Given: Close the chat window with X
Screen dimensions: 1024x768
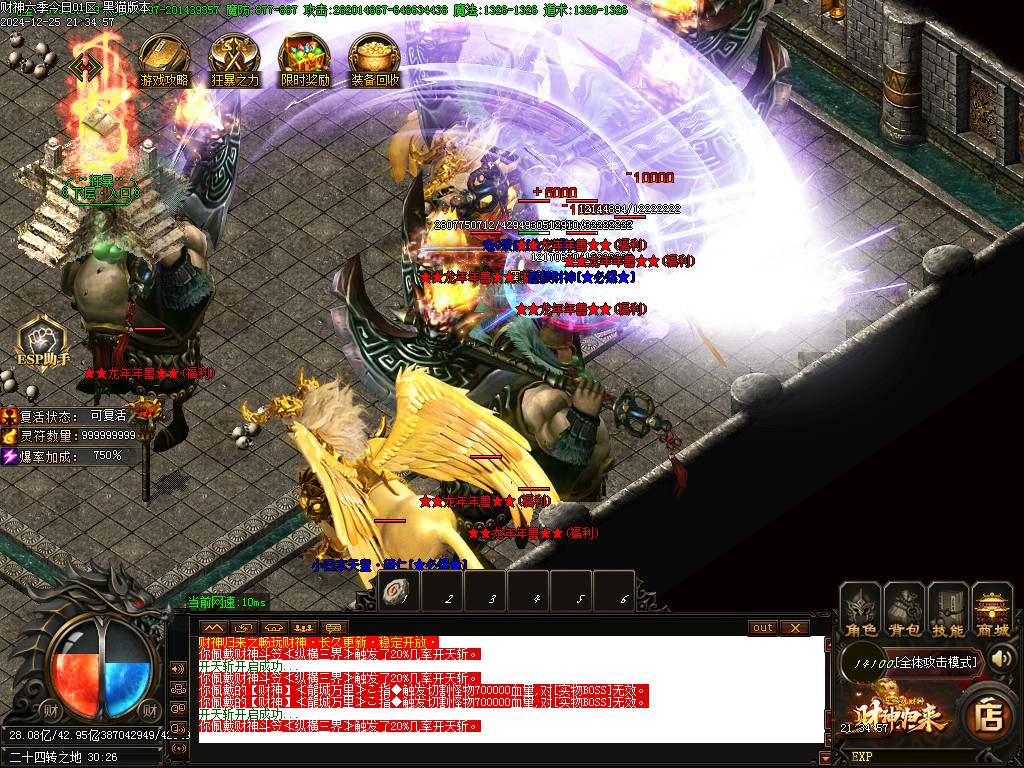Looking at the screenshot, I should point(794,627).
